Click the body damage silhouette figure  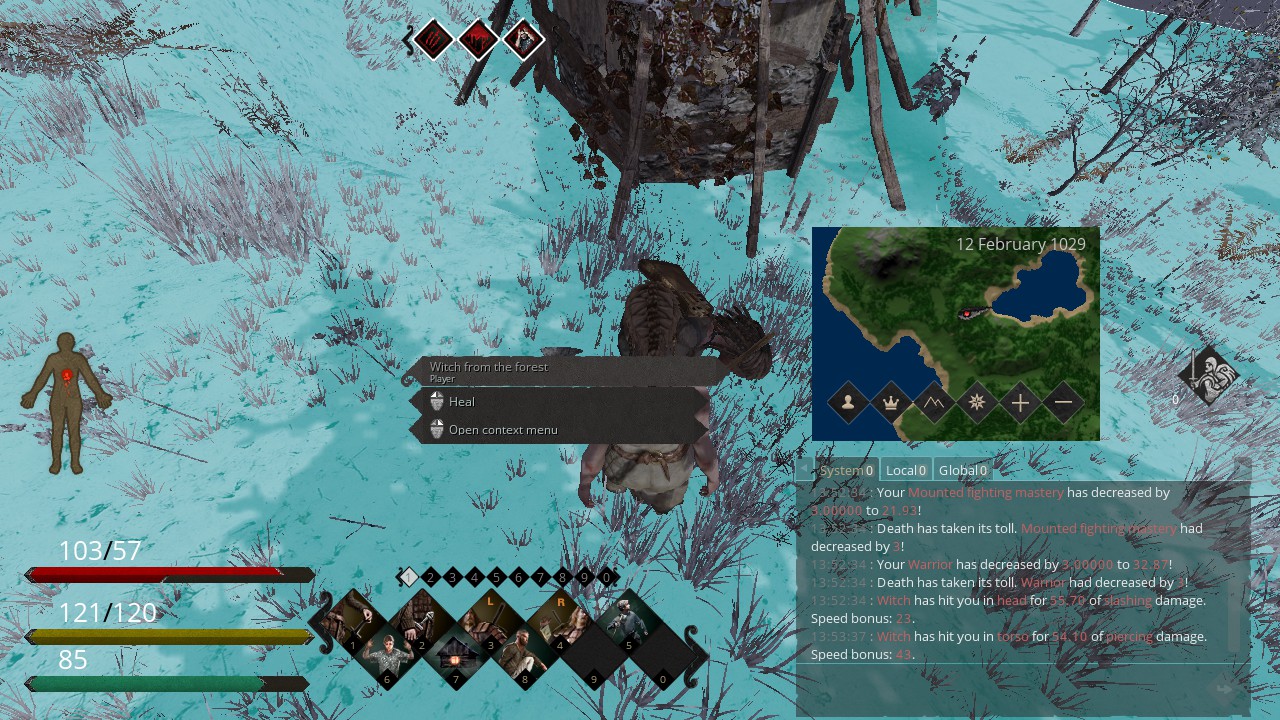tap(67, 402)
